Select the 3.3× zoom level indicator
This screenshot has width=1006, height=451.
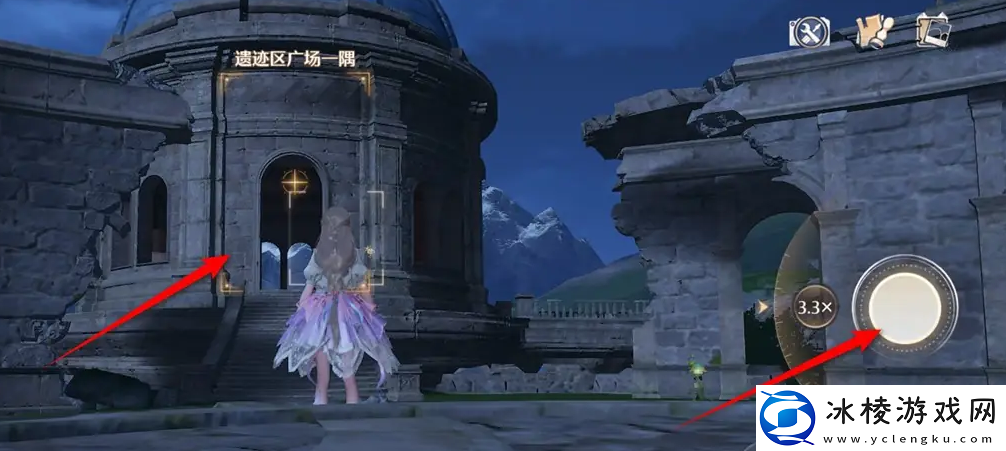click(811, 307)
